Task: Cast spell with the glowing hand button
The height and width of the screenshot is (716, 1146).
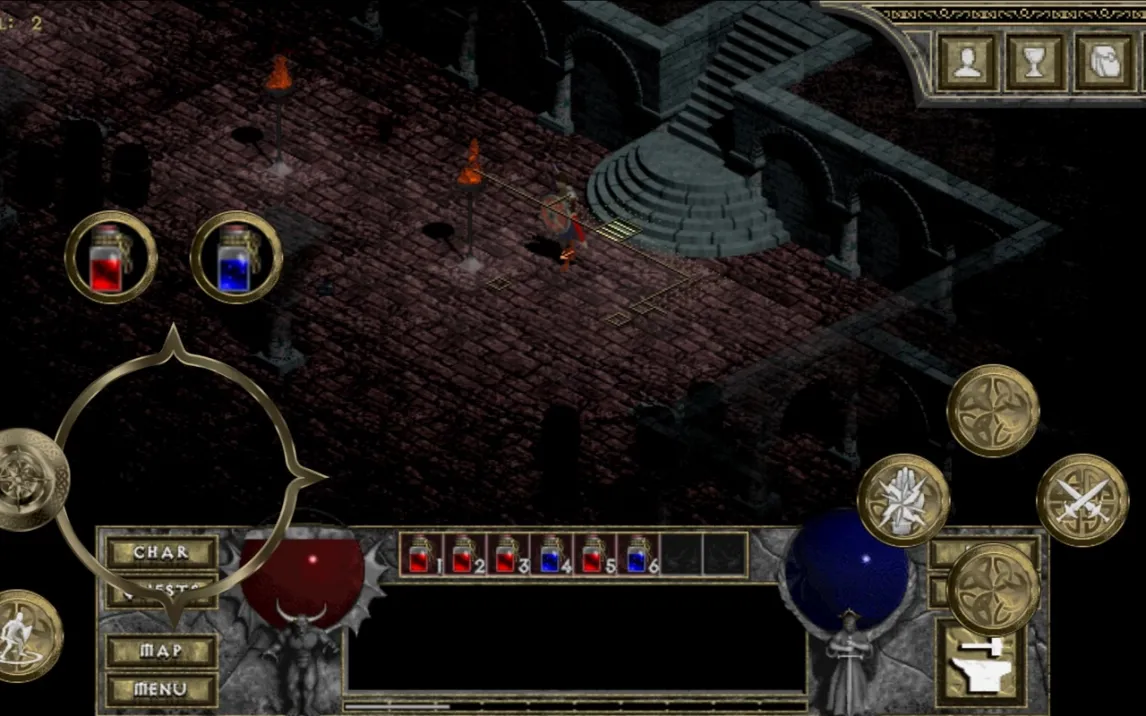Action: point(903,500)
